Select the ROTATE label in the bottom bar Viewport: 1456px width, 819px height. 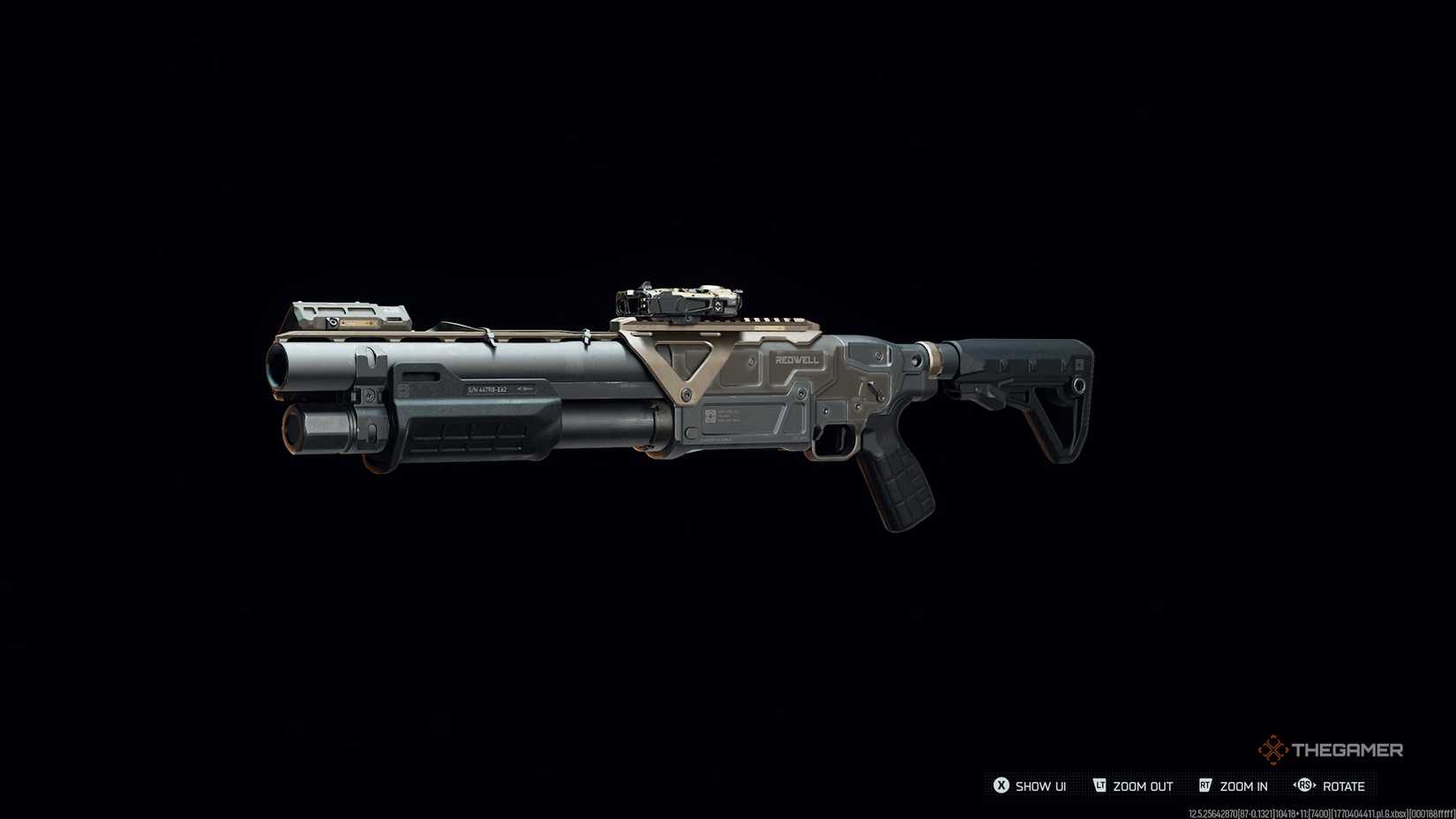pyautogui.click(x=1345, y=786)
